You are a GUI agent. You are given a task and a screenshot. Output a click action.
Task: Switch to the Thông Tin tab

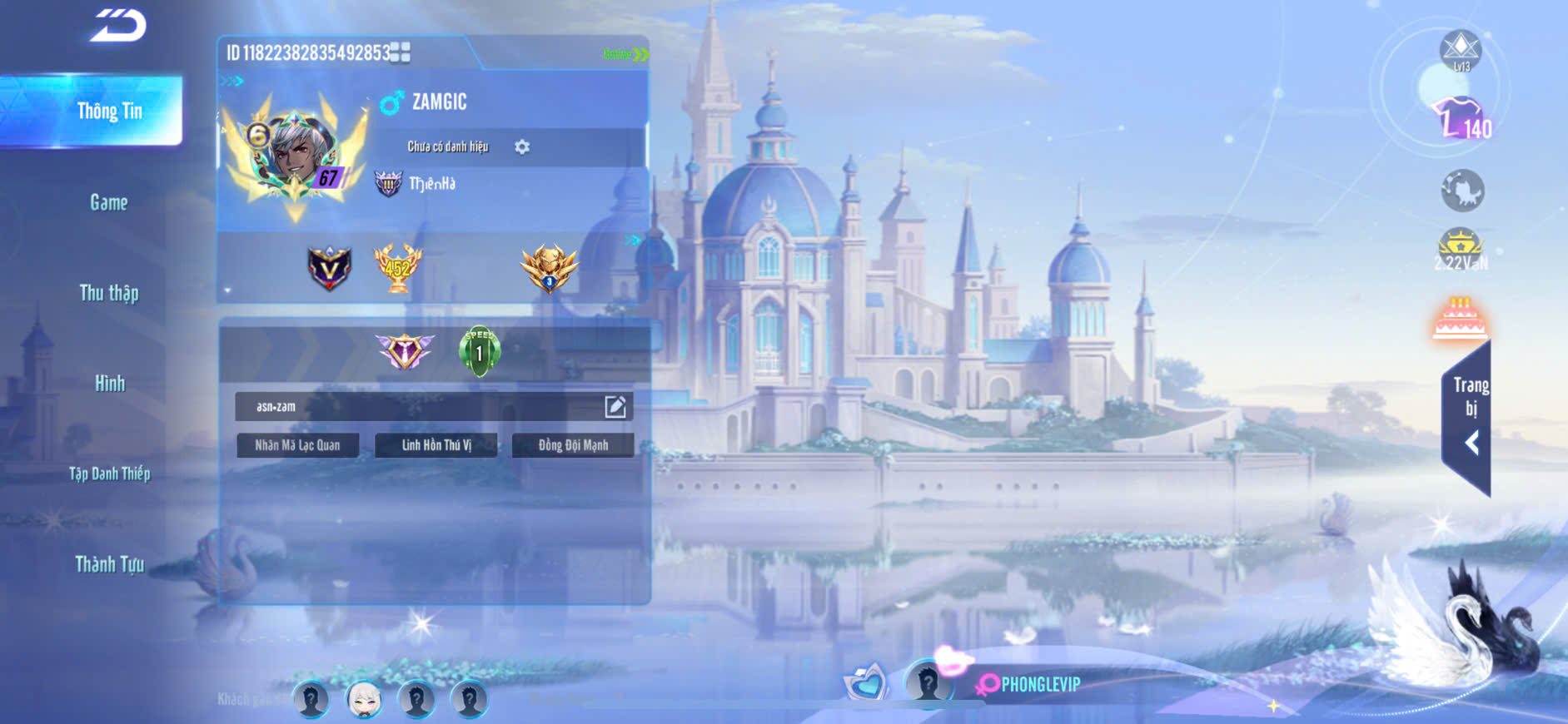point(109,111)
